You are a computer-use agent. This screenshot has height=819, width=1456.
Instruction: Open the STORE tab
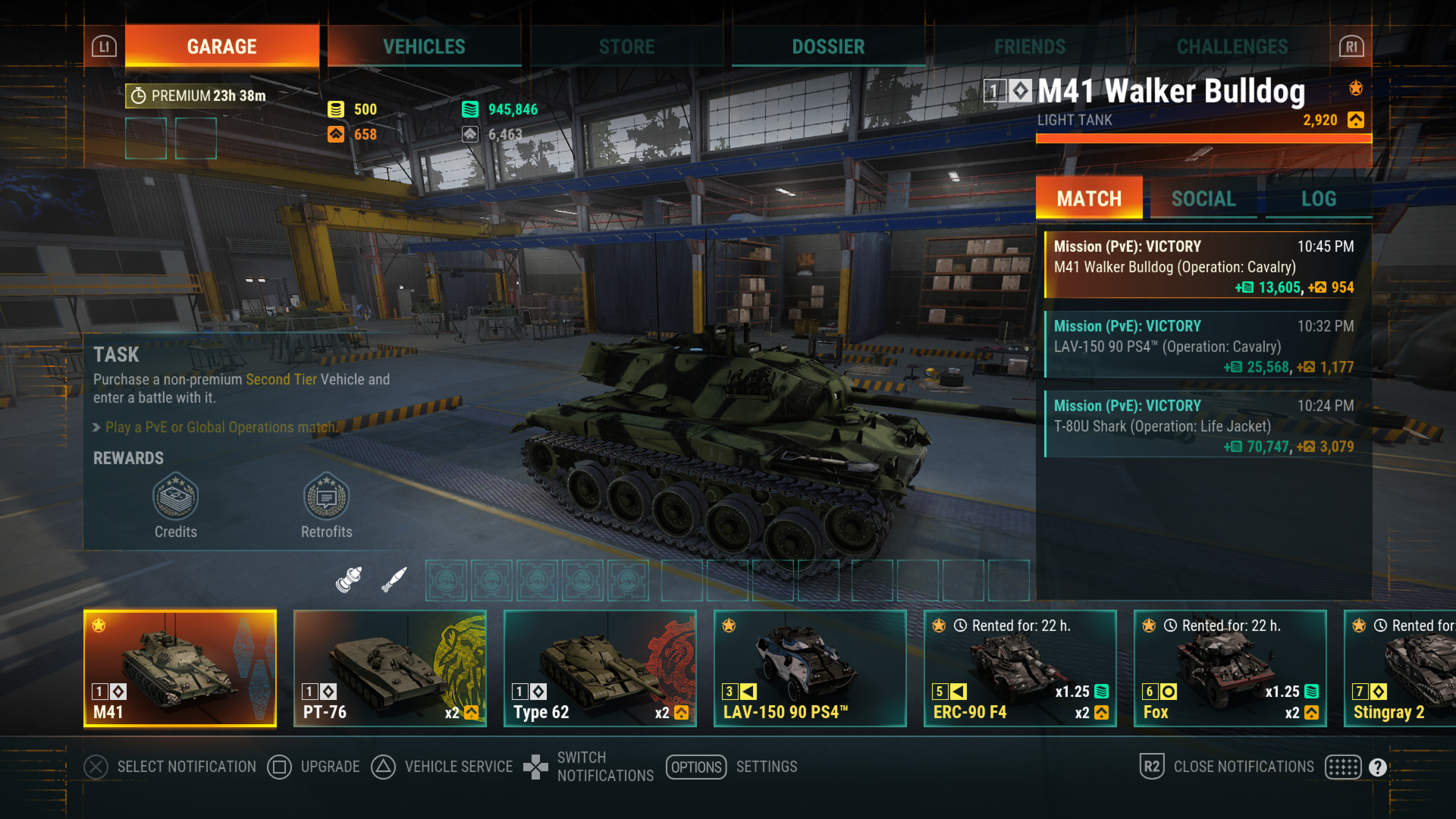tap(626, 46)
